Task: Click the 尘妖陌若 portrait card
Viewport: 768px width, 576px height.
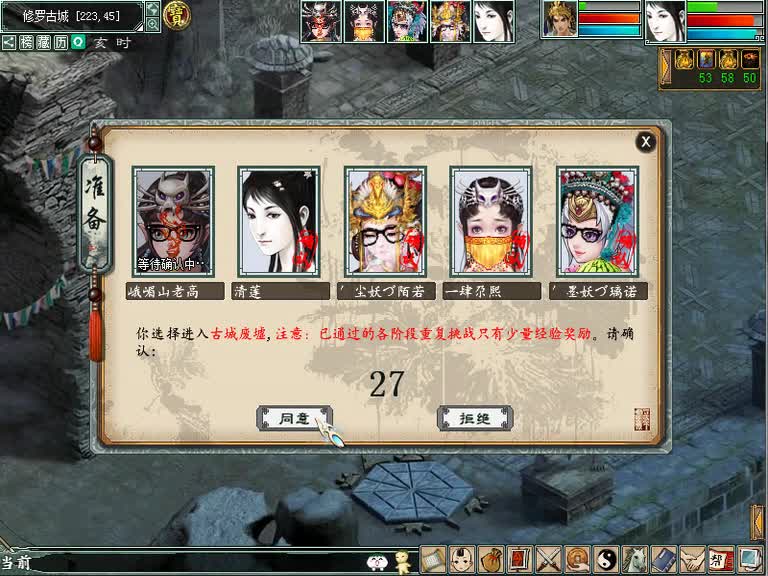Action: pyautogui.click(x=385, y=221)
